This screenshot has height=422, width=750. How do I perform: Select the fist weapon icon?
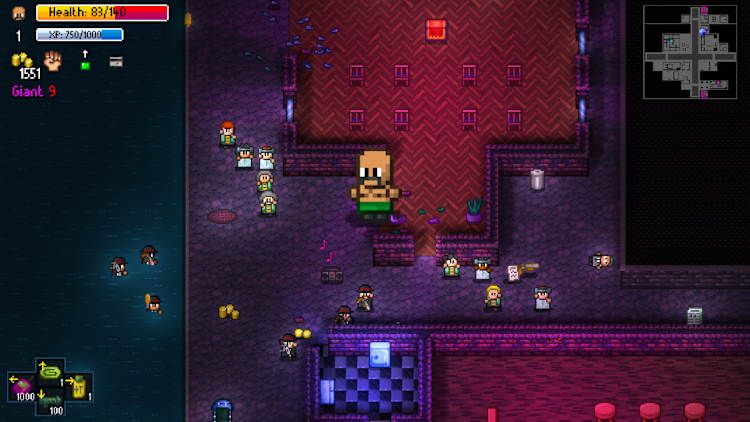click(x=53, y=61)
